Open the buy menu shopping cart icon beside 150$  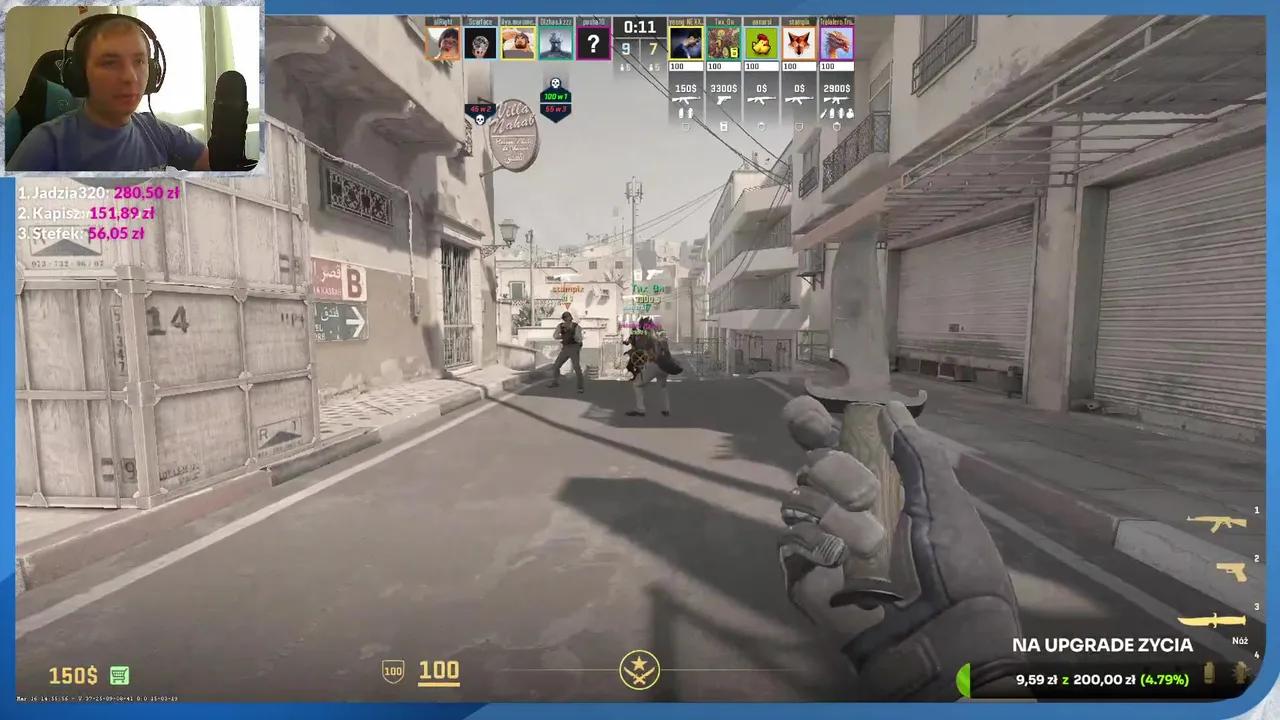pos(118,676)
